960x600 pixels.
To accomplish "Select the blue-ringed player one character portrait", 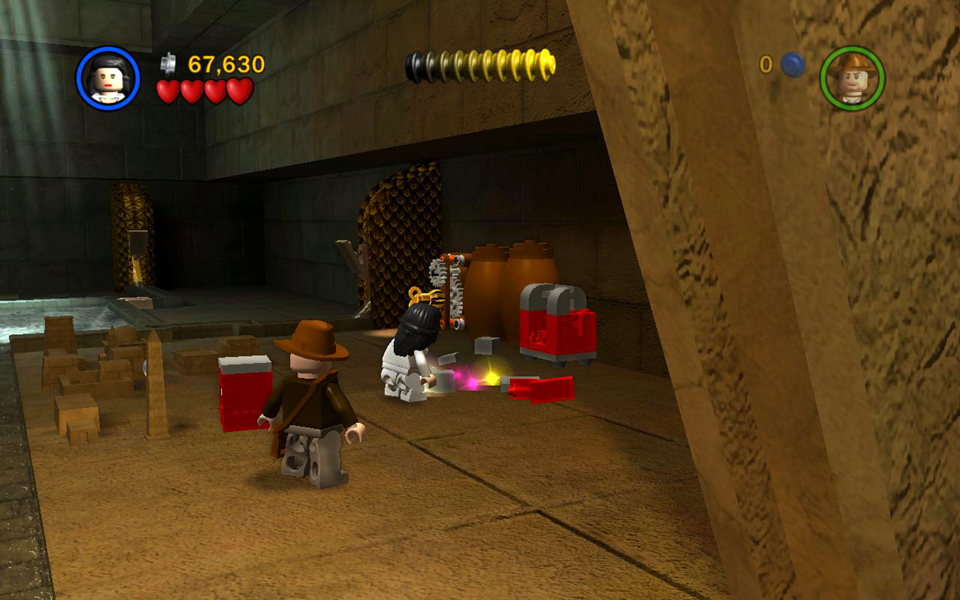I will click(x=108, y=79).
